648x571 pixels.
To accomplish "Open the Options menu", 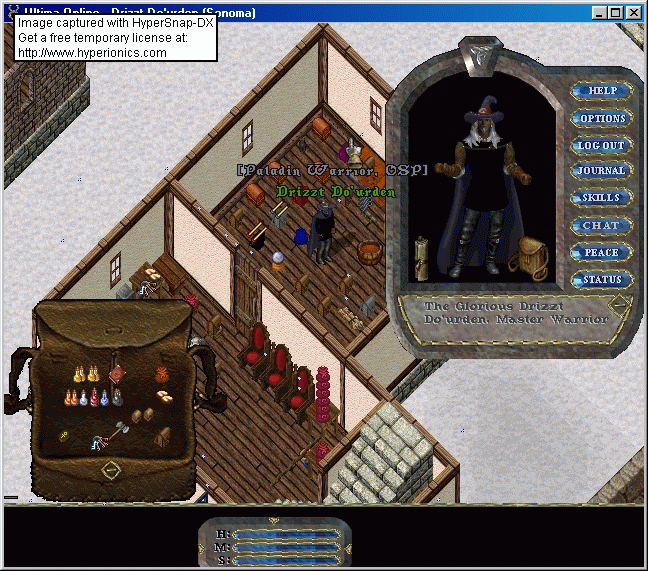I will tap(602, 118).
